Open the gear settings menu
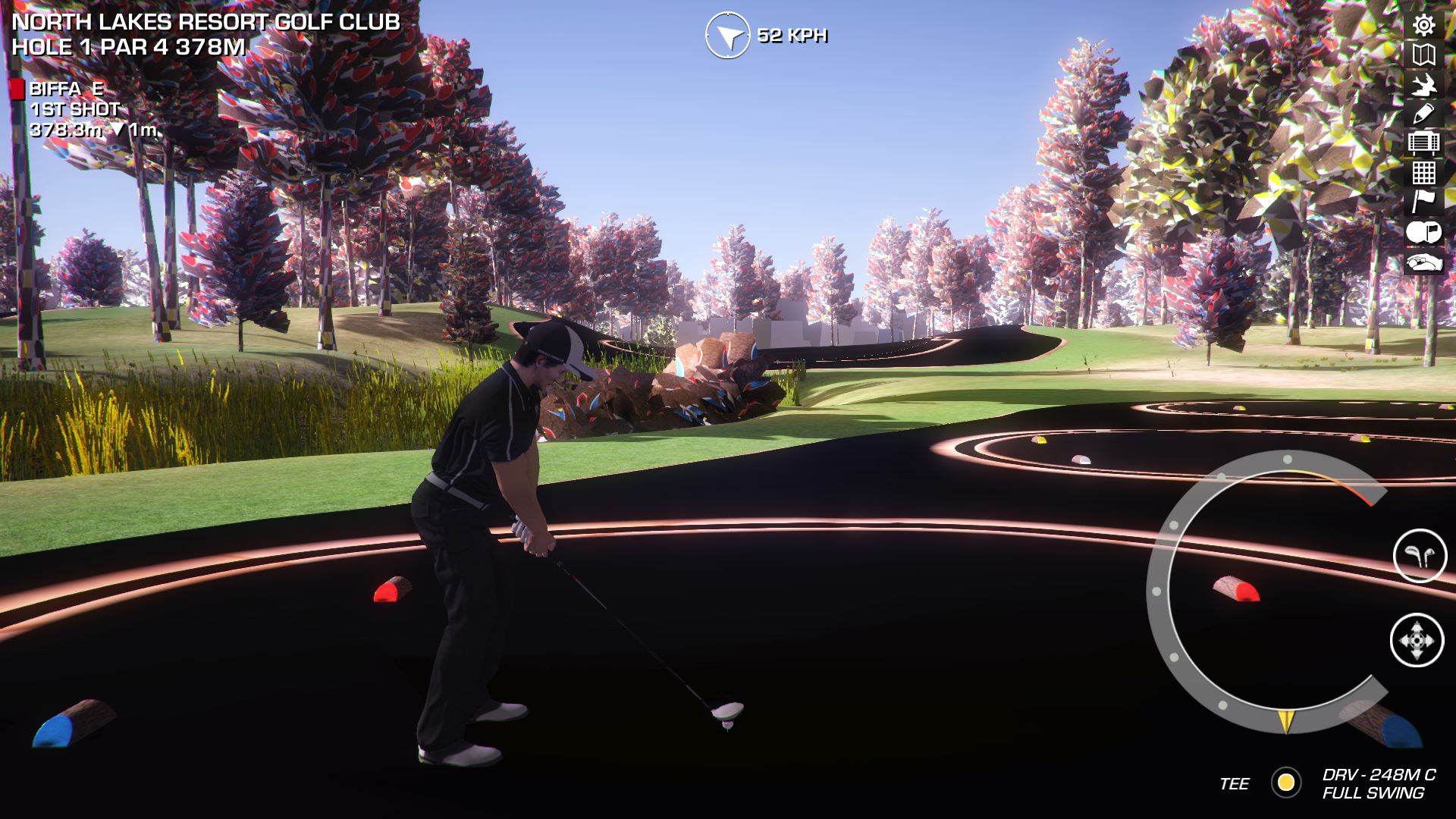This screenshot has height=819, width=1456. 1423,25
